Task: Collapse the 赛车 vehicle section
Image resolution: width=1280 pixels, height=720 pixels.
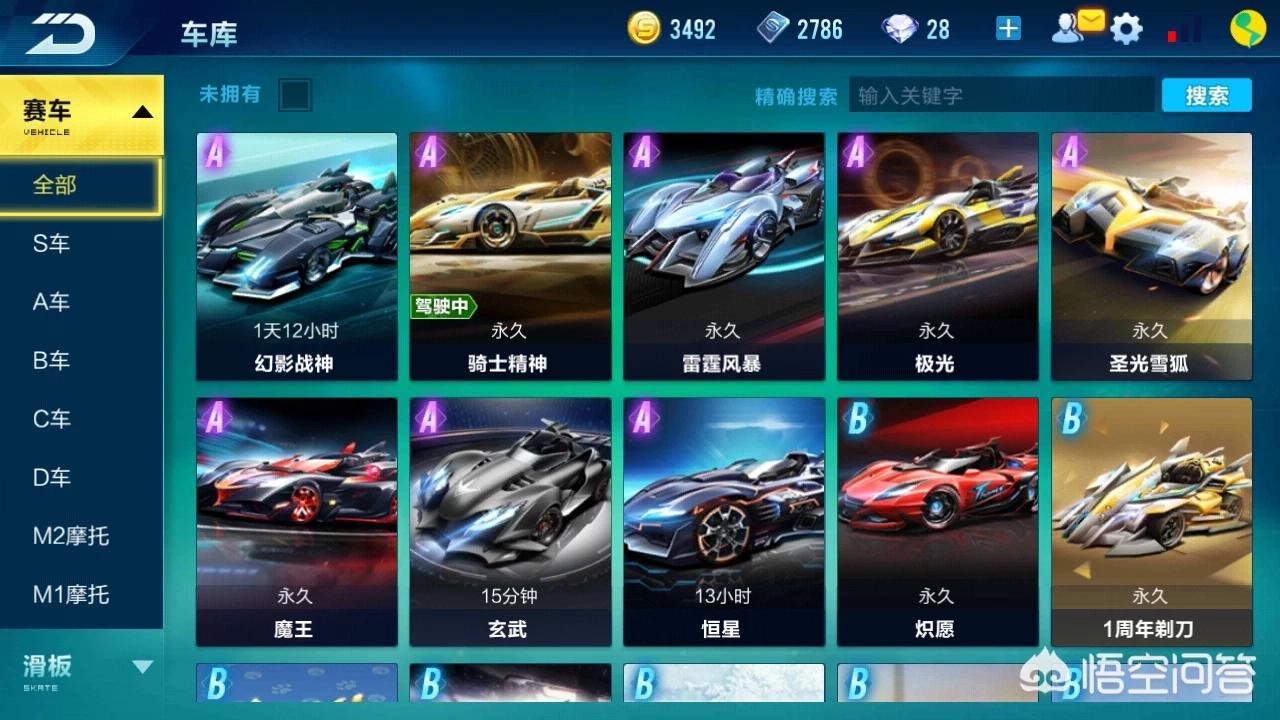Action: click(x=142, y=112)
